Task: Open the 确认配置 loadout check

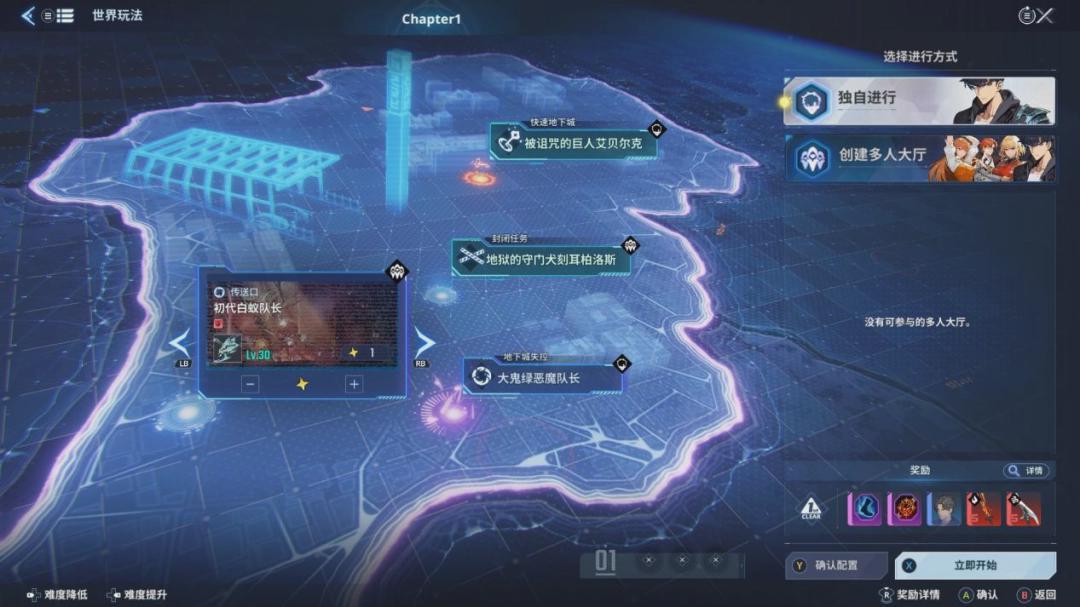Action: click(x=837, y=566)
